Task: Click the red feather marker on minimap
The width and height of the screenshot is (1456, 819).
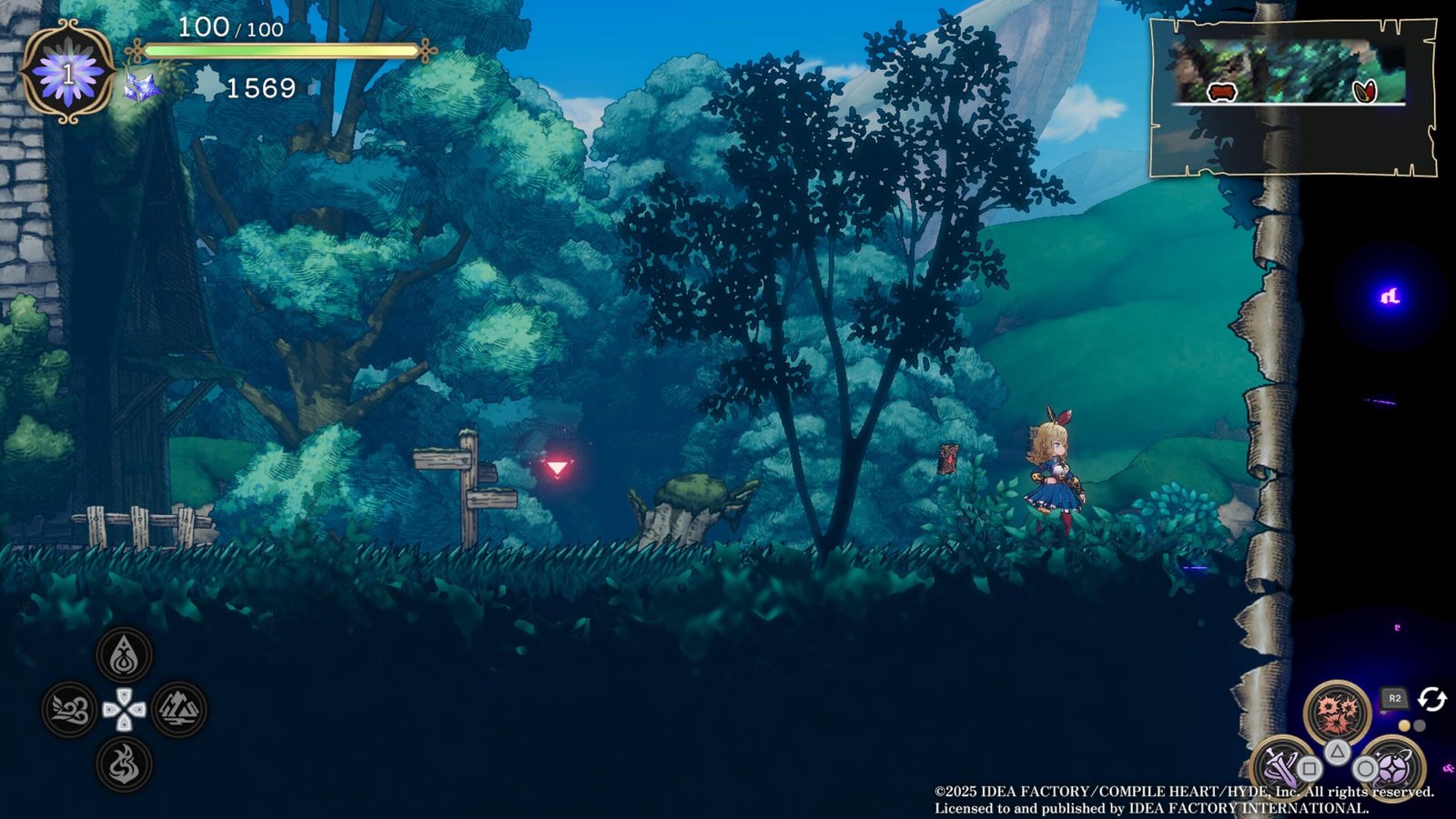Action: (1365, 90)
